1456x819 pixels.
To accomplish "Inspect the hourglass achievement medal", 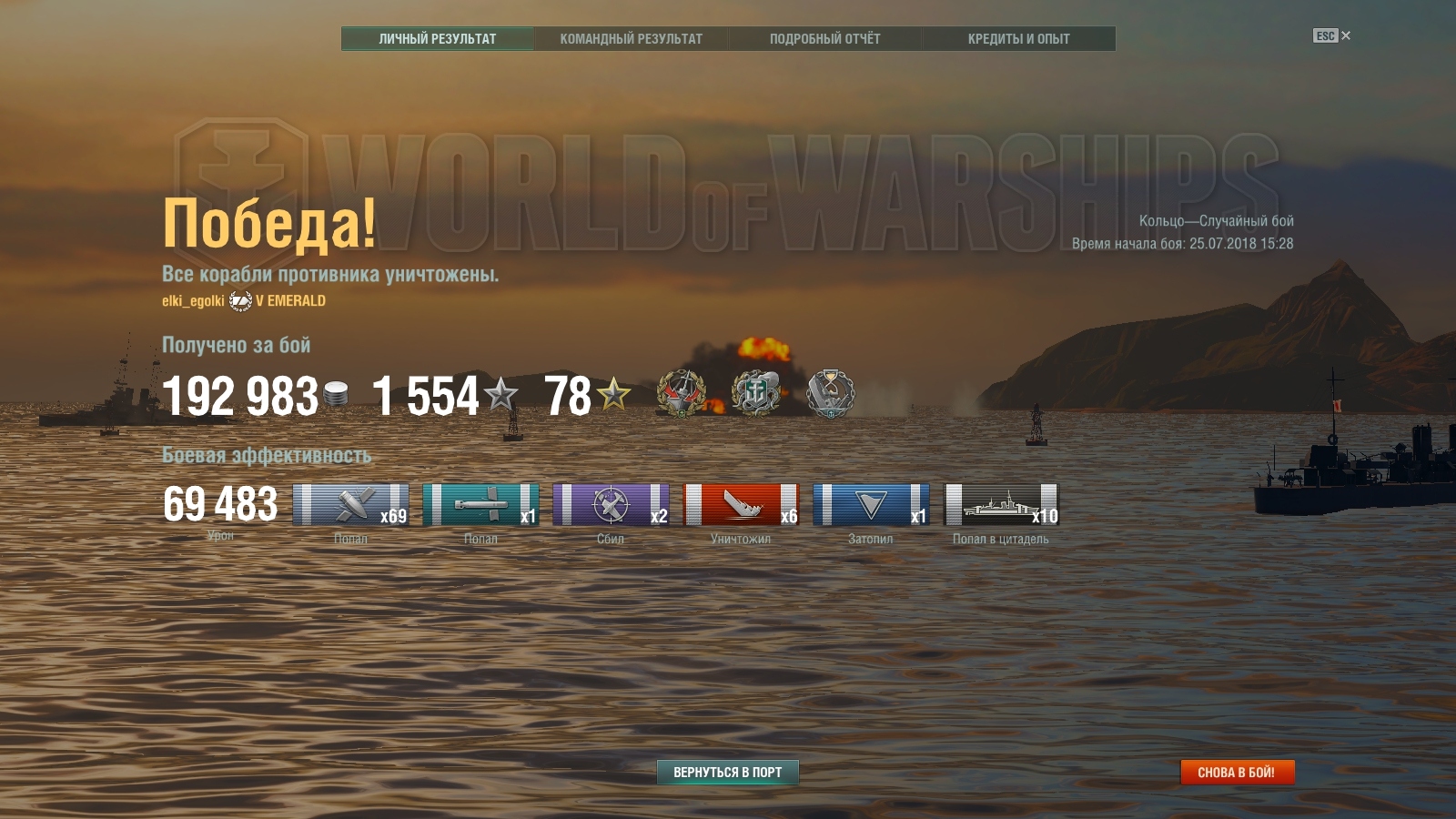I will pos(831,394).
